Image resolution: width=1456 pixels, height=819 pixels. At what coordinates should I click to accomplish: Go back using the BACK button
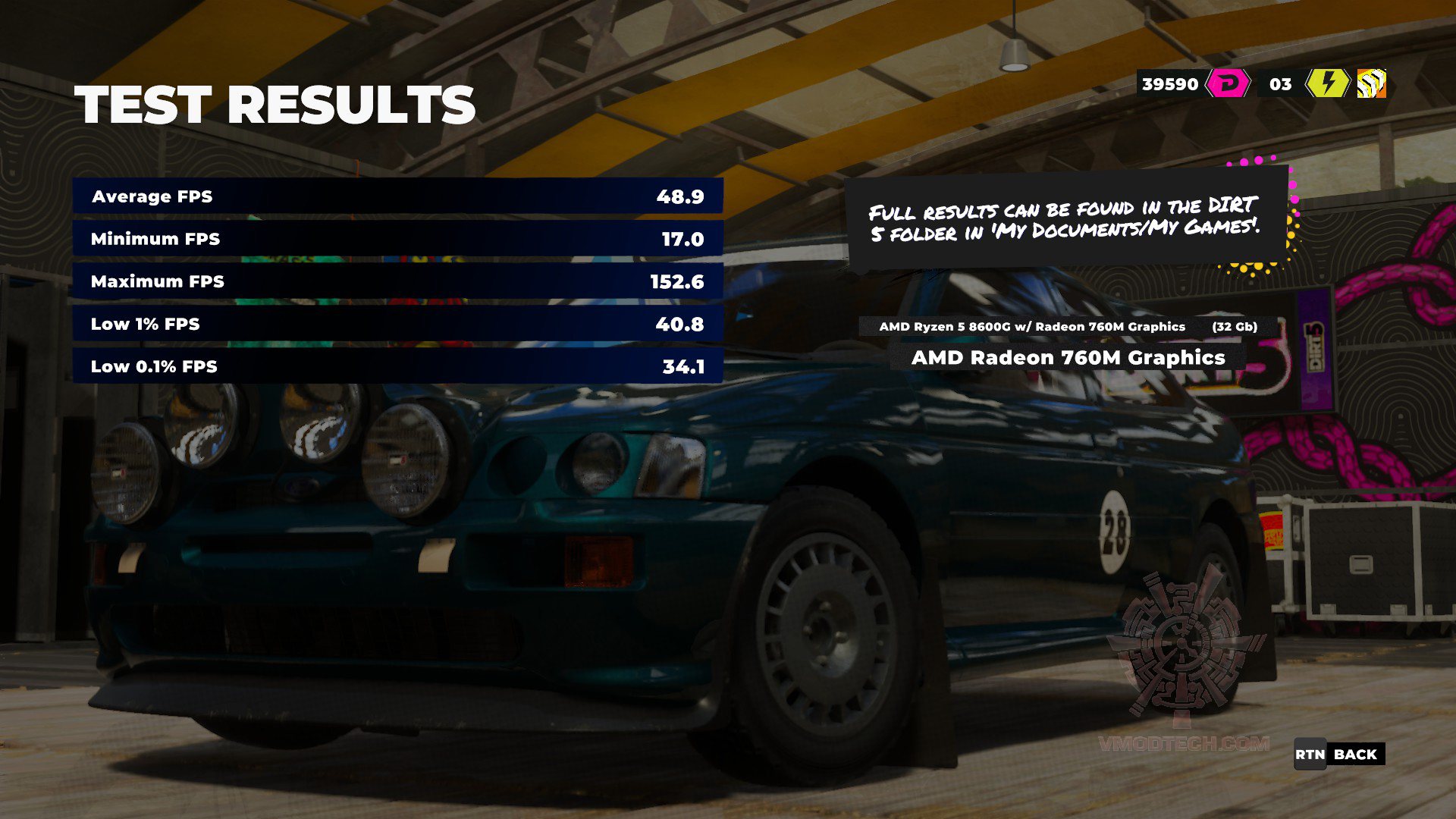[x=1339, y=754]
